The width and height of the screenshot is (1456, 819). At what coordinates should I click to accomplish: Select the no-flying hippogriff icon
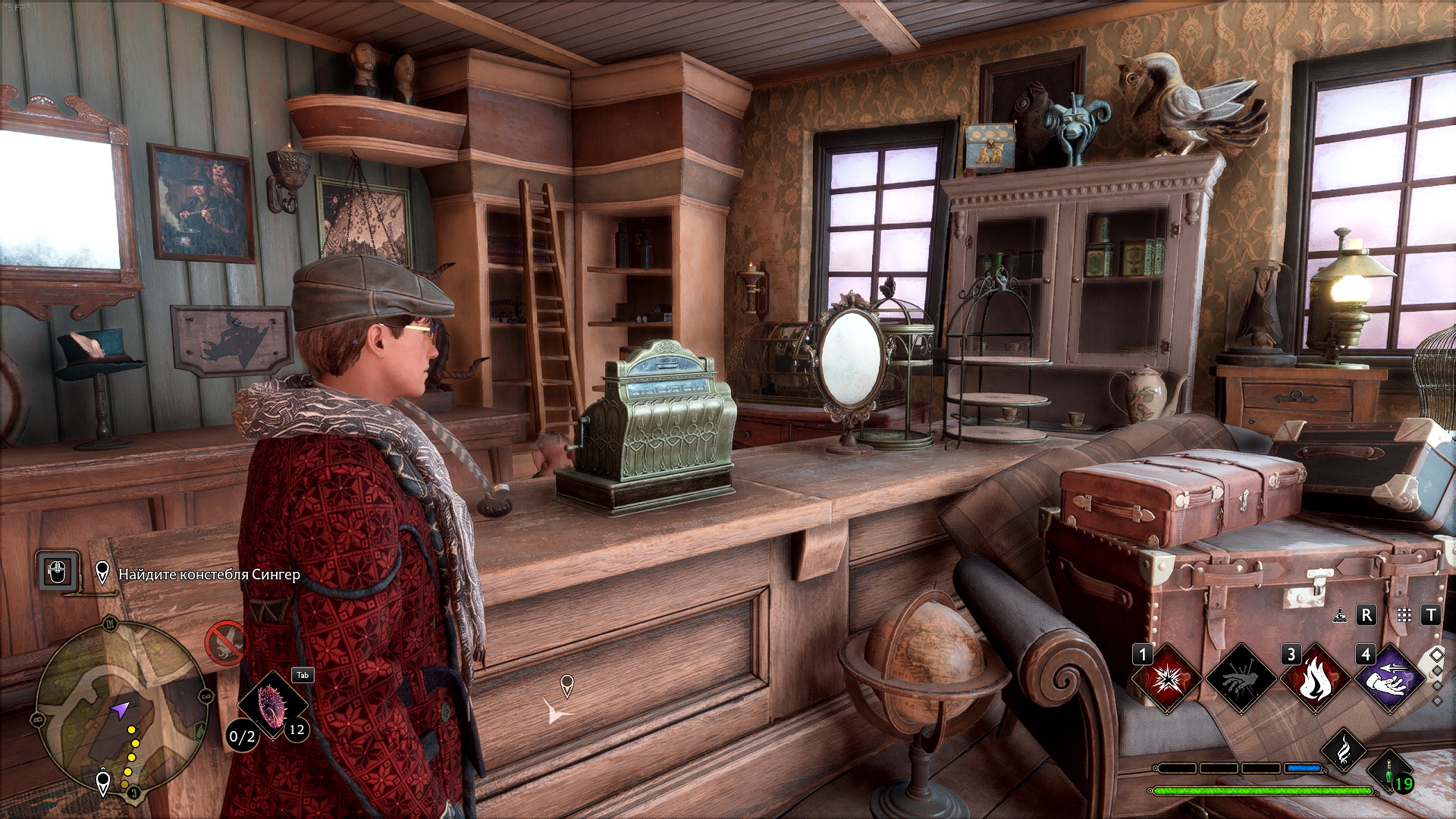pos(226,643)
